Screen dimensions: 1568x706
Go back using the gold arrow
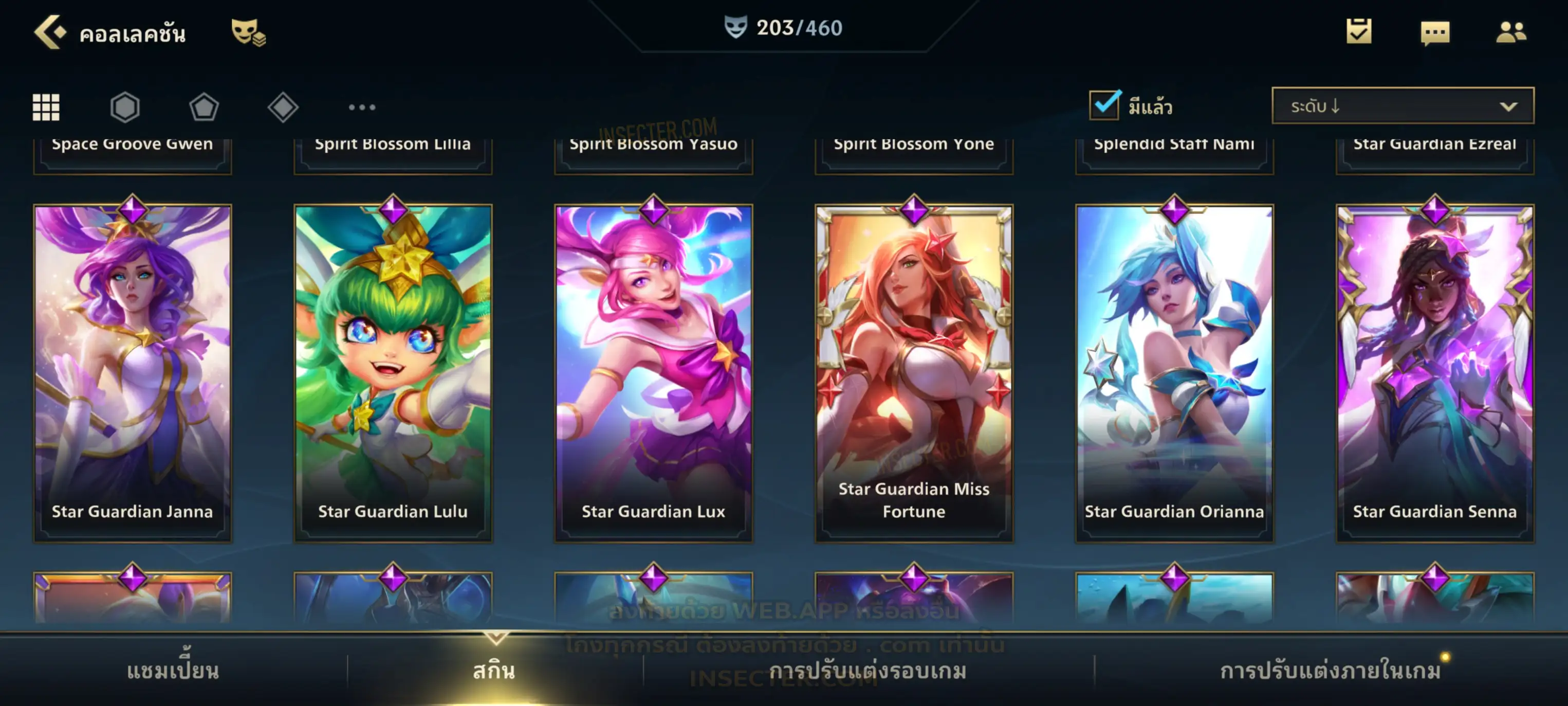coord(50,32)
